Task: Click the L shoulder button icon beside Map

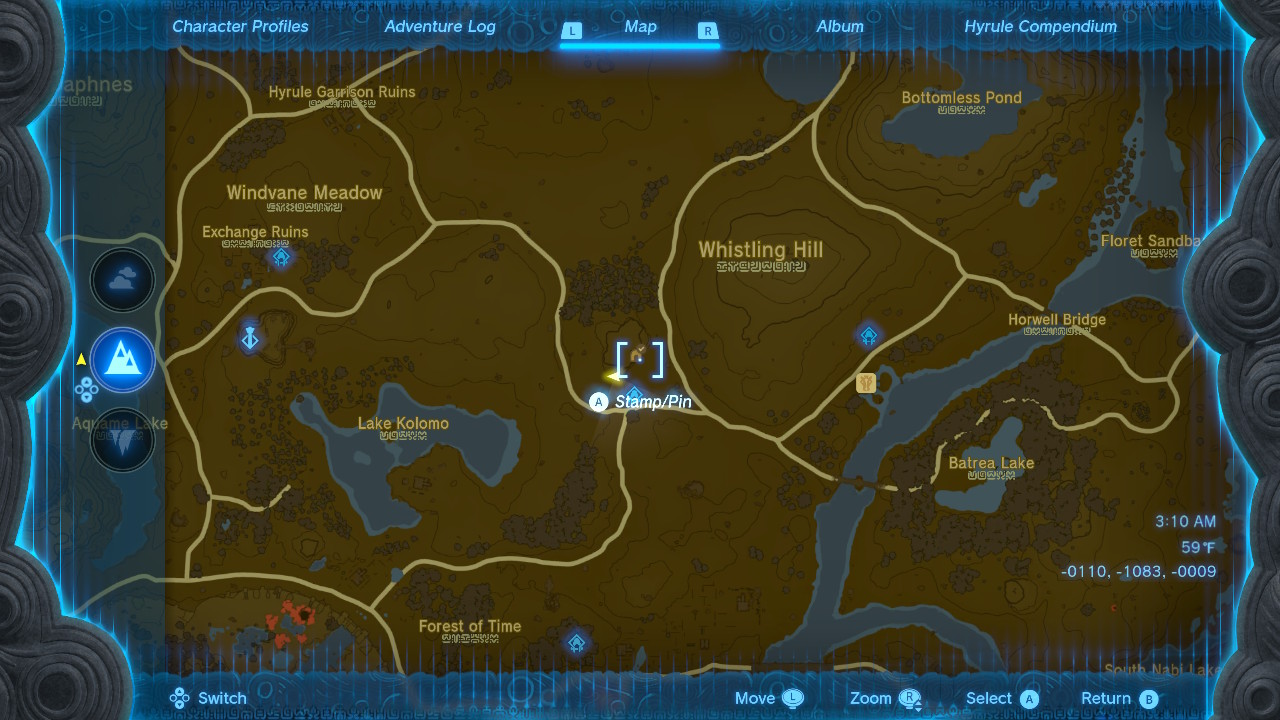Action: [572, 31]
